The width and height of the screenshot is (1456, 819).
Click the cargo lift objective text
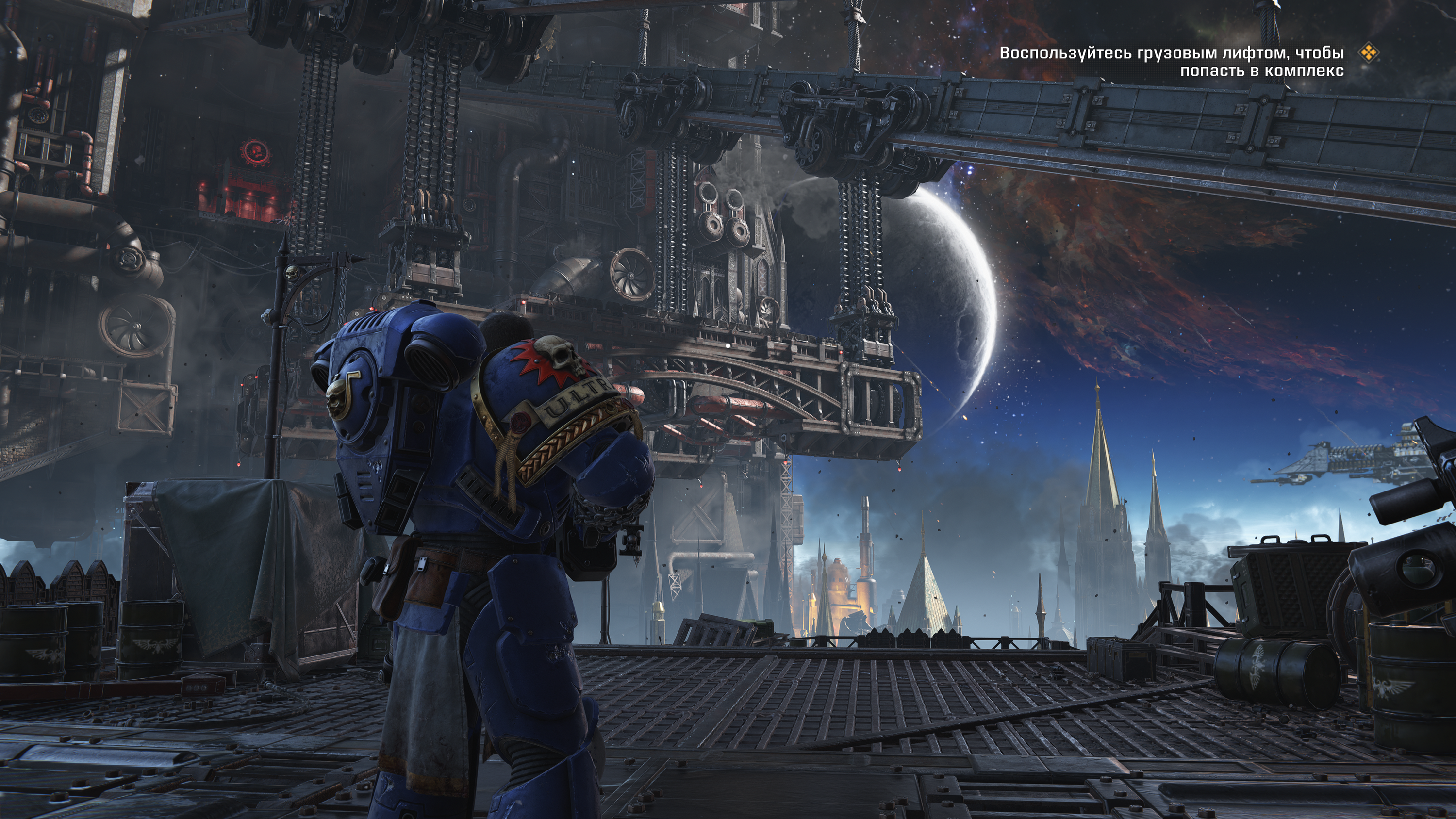tap(1171, 62)
